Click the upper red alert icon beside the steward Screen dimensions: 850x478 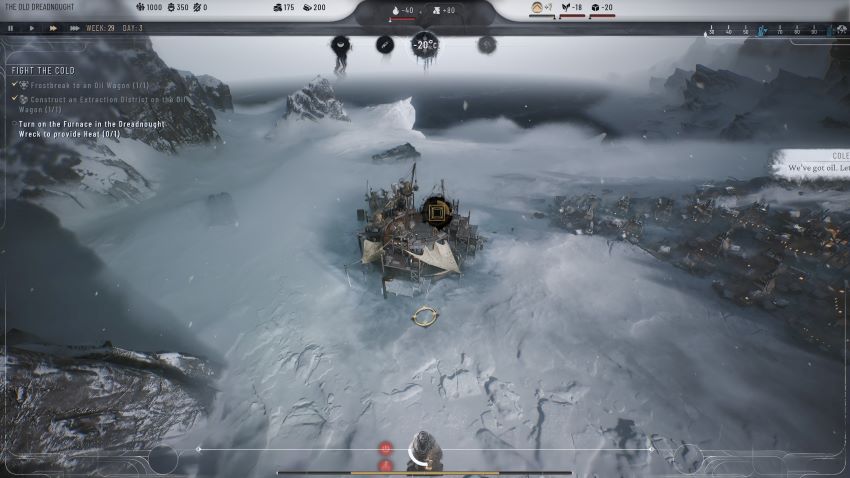tap(385, 449)
